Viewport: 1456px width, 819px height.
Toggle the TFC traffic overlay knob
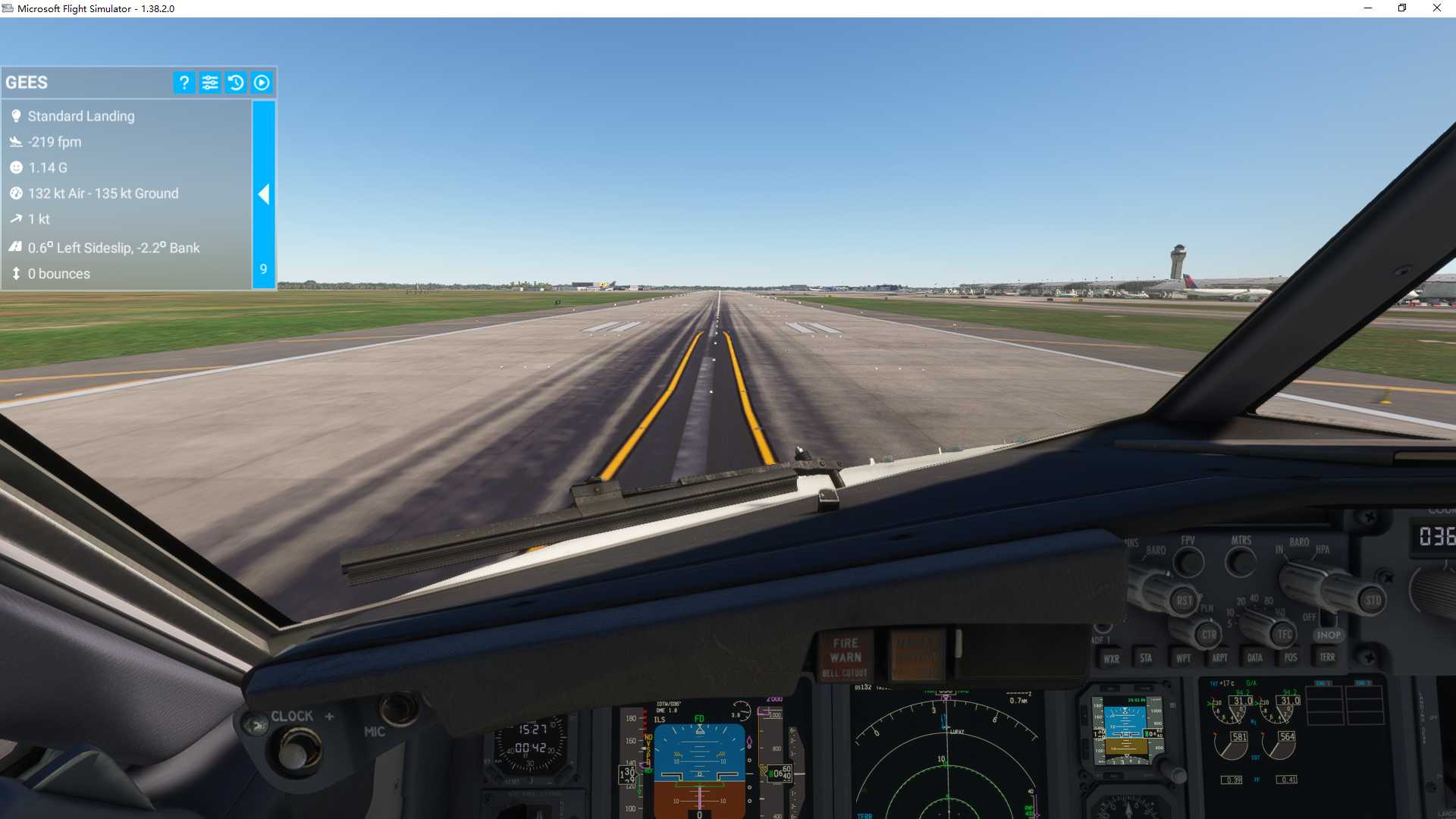click(x=1283, y=634)
